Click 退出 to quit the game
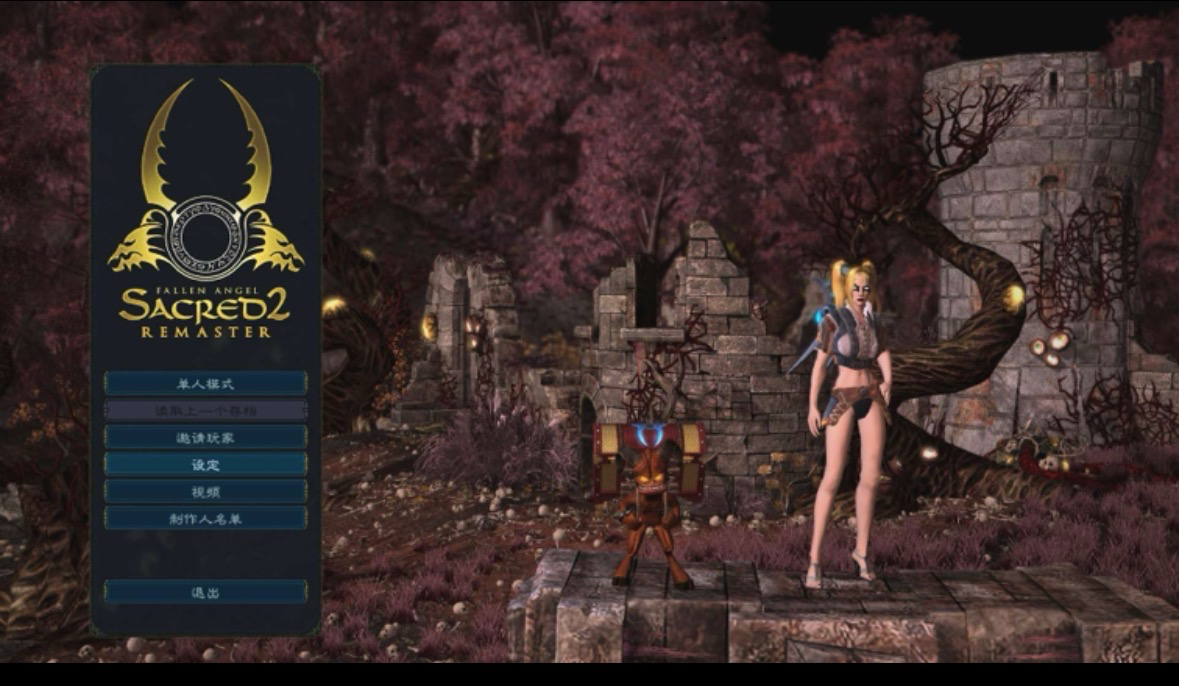 click(x=205, y=592)
